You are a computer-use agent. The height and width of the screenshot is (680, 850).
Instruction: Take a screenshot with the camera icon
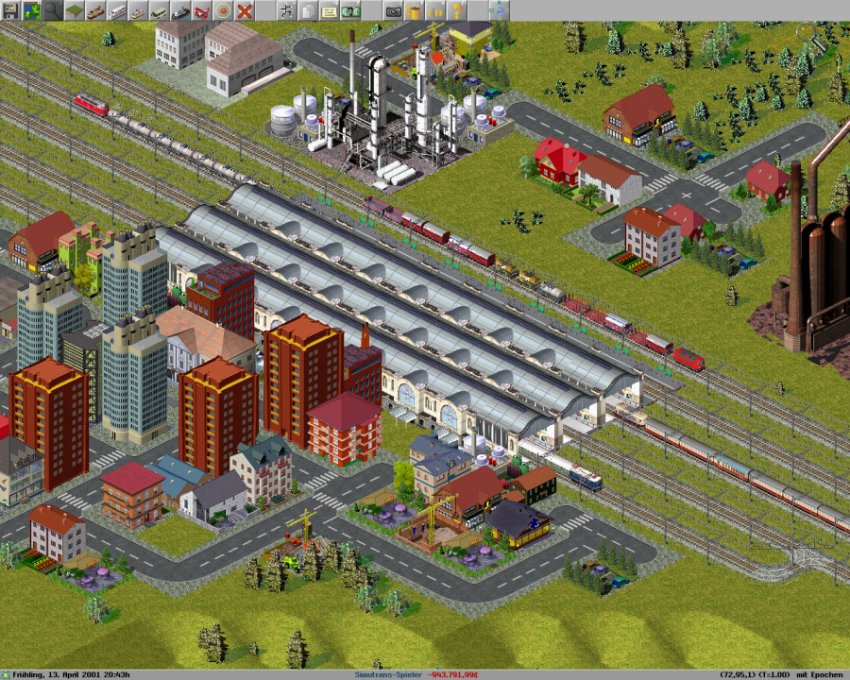[x=393, y=10]
